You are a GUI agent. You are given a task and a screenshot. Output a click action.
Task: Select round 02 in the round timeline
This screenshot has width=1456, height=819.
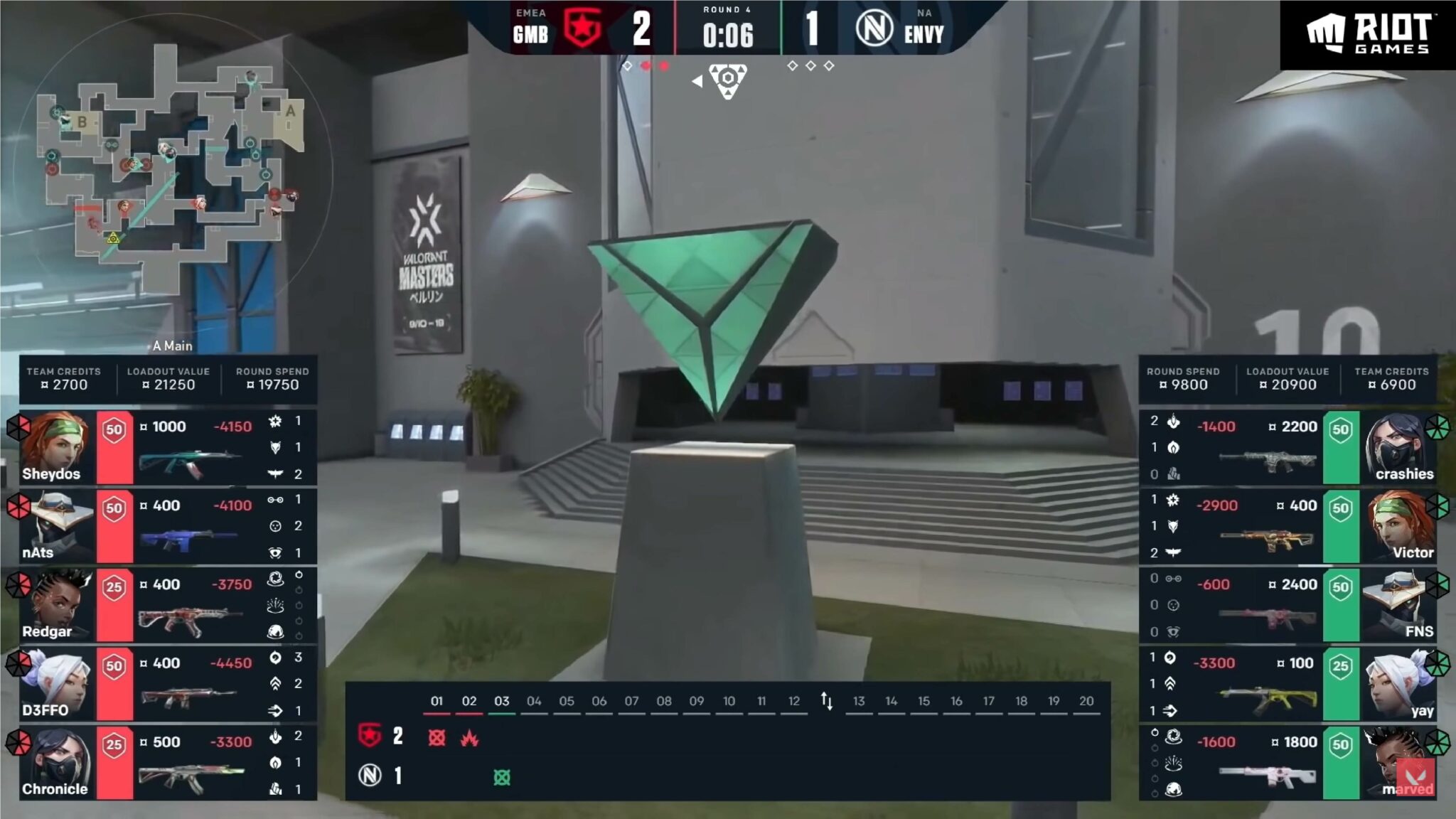(469, 701)
